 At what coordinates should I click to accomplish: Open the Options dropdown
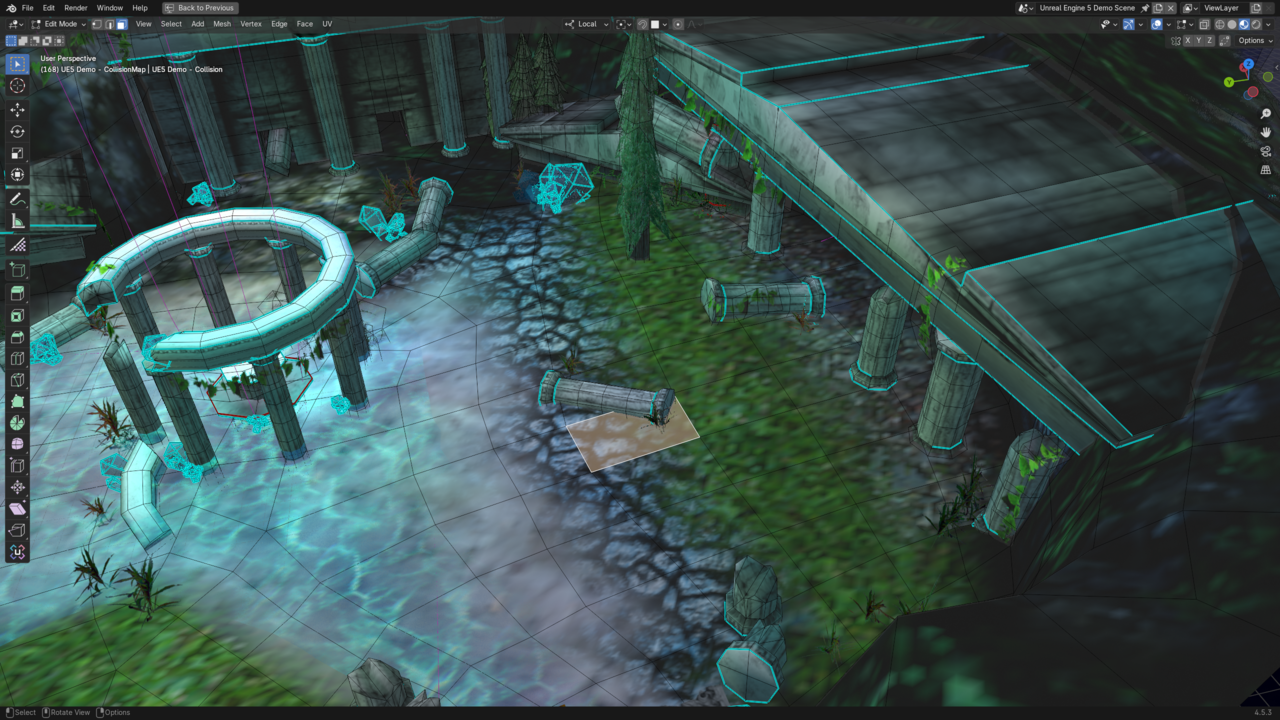(1254, 41)
